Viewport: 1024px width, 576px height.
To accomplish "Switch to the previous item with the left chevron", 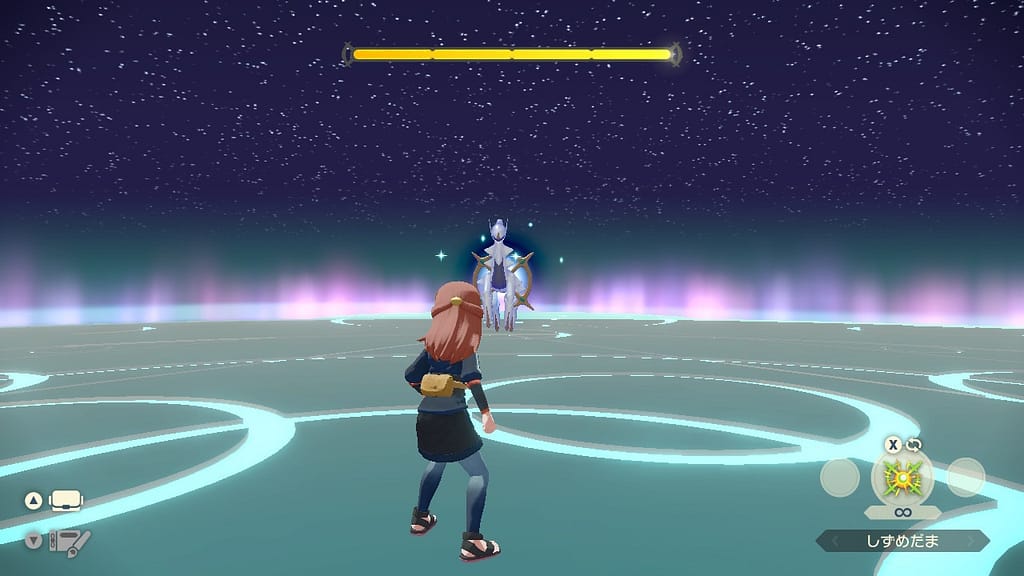I will [x=826, y=541].
